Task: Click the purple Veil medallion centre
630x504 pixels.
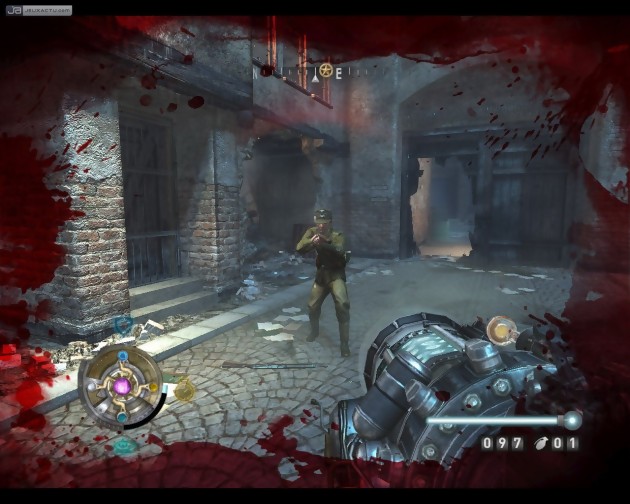Action: [x=124, y=386]
